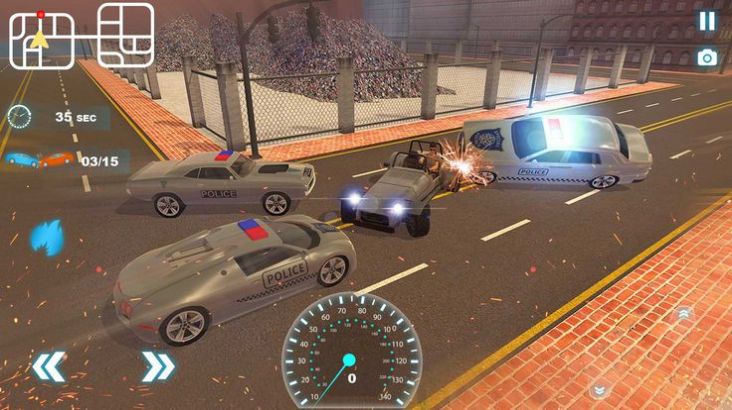Viewport: 732px width, 410px height.
Task: Steer left with the left arrow
Action: (x=47, y=366)
